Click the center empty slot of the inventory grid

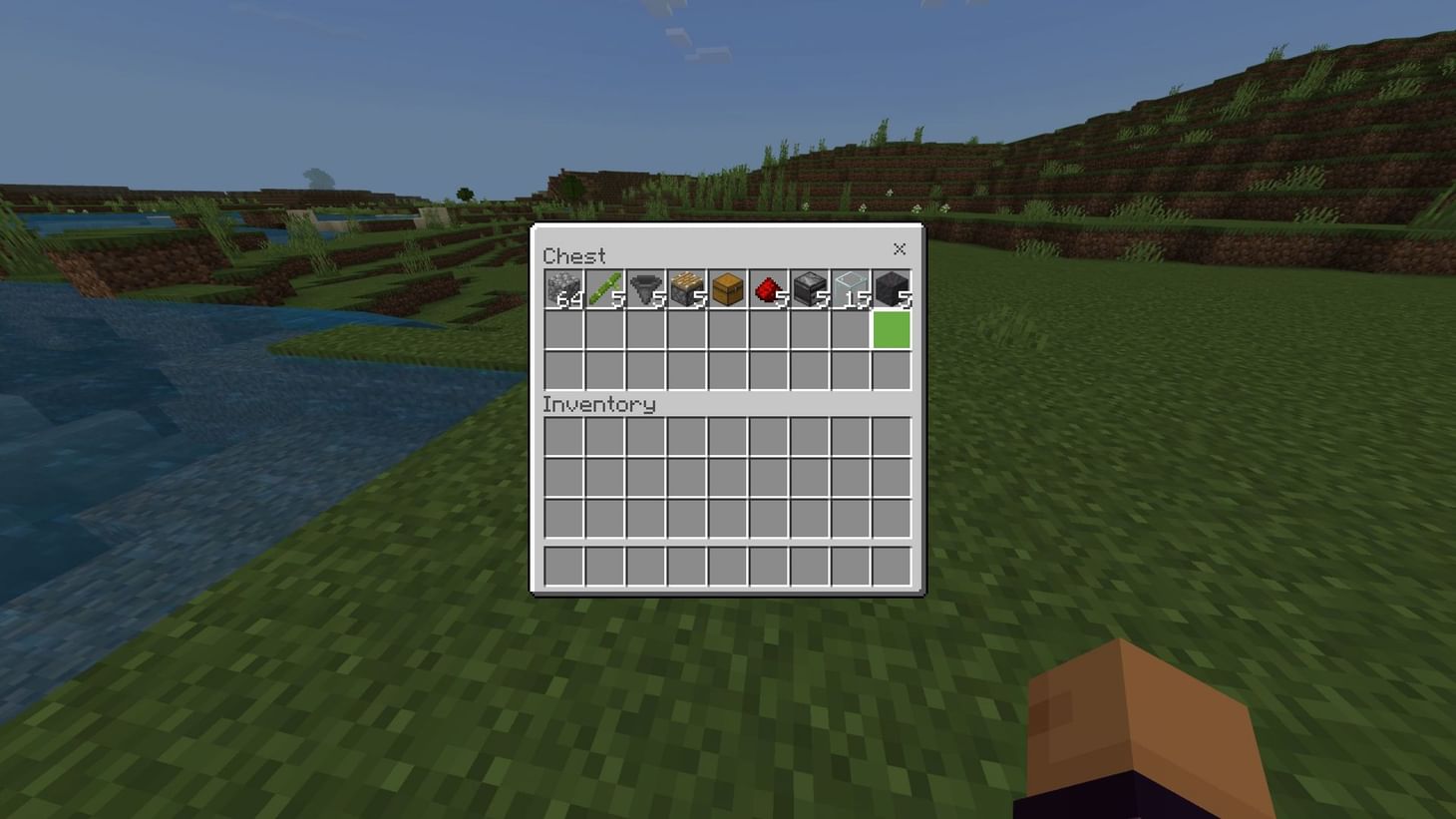pos(728,476)
